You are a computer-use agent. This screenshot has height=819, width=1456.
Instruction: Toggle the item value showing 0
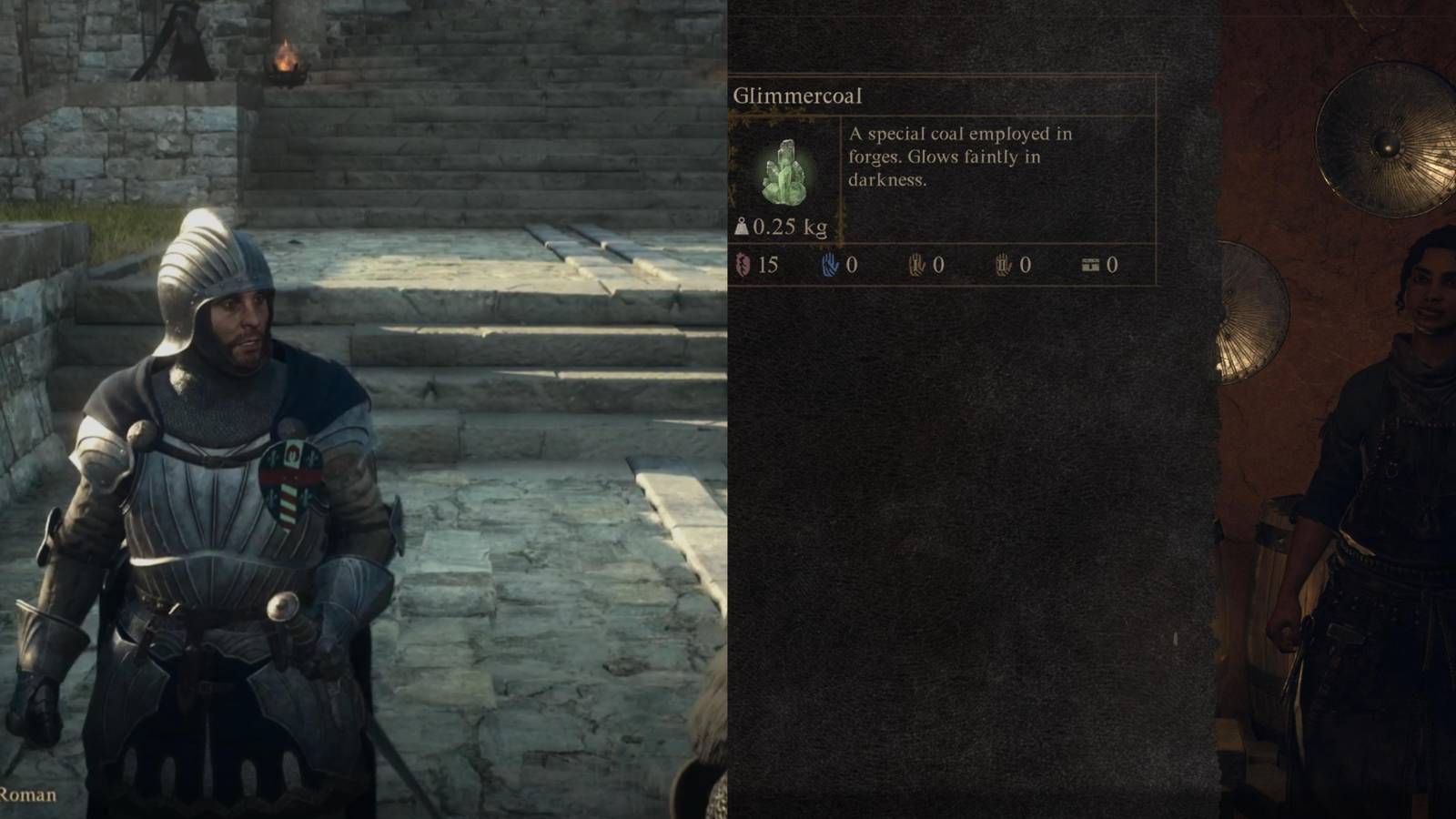click(x=1111, y=266)
